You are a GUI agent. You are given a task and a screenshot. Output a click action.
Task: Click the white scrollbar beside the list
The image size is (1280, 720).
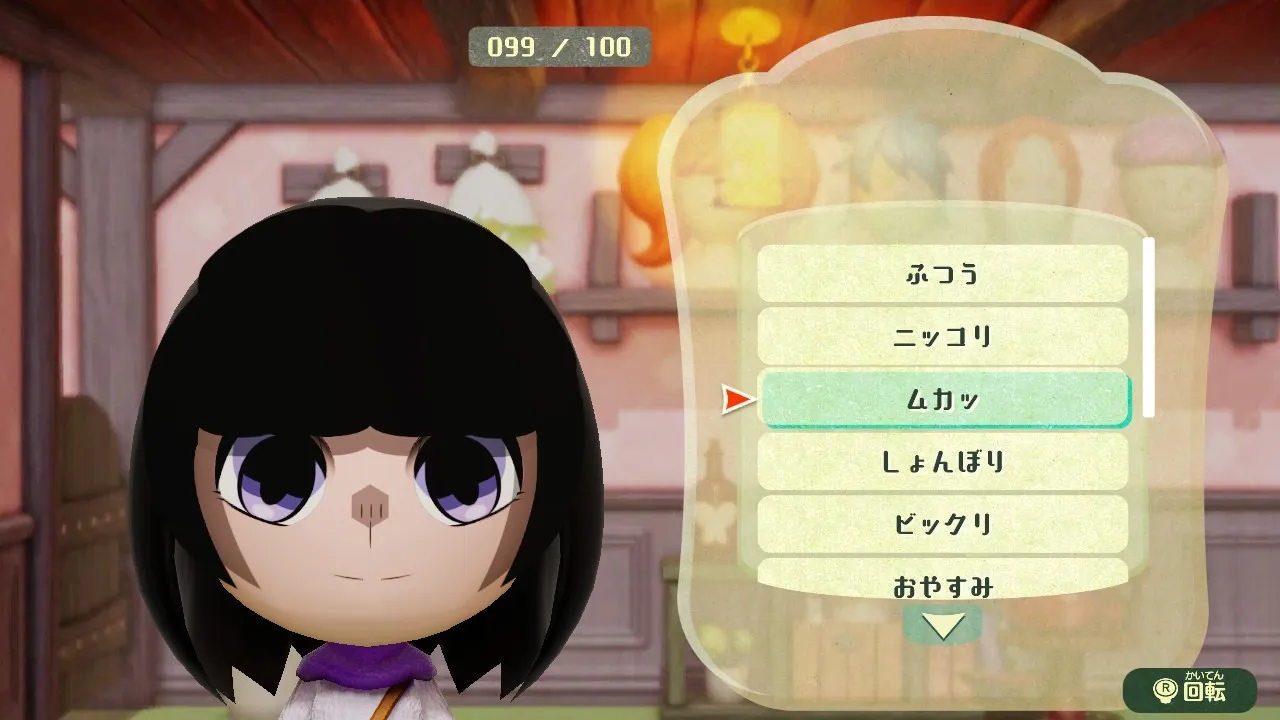point(1149,327)
